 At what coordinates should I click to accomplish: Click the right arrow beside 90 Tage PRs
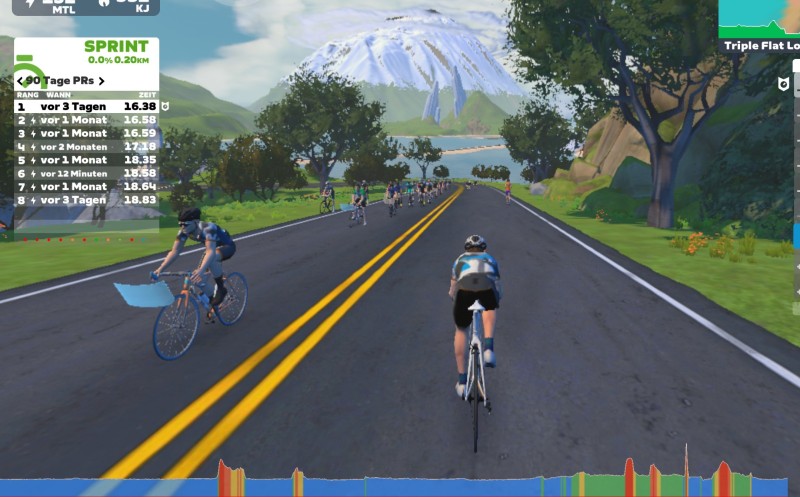point(101,80)
